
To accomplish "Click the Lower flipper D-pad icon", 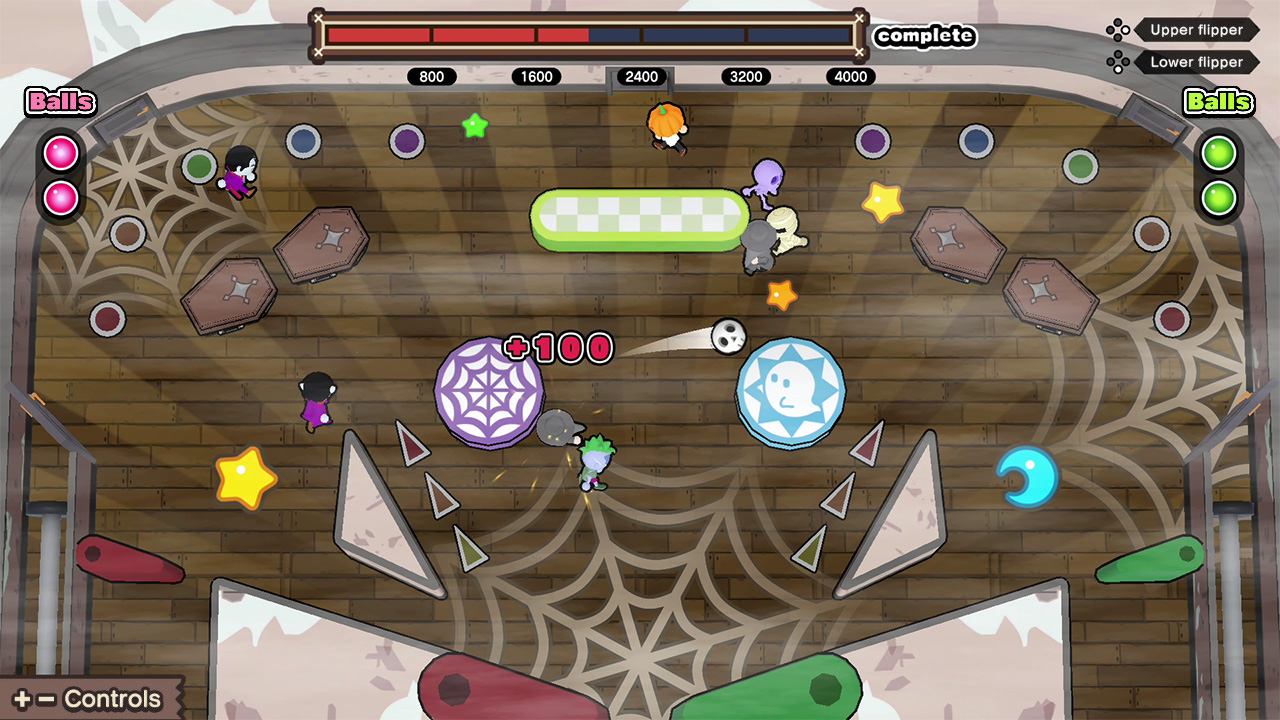I will (1119, 62).
